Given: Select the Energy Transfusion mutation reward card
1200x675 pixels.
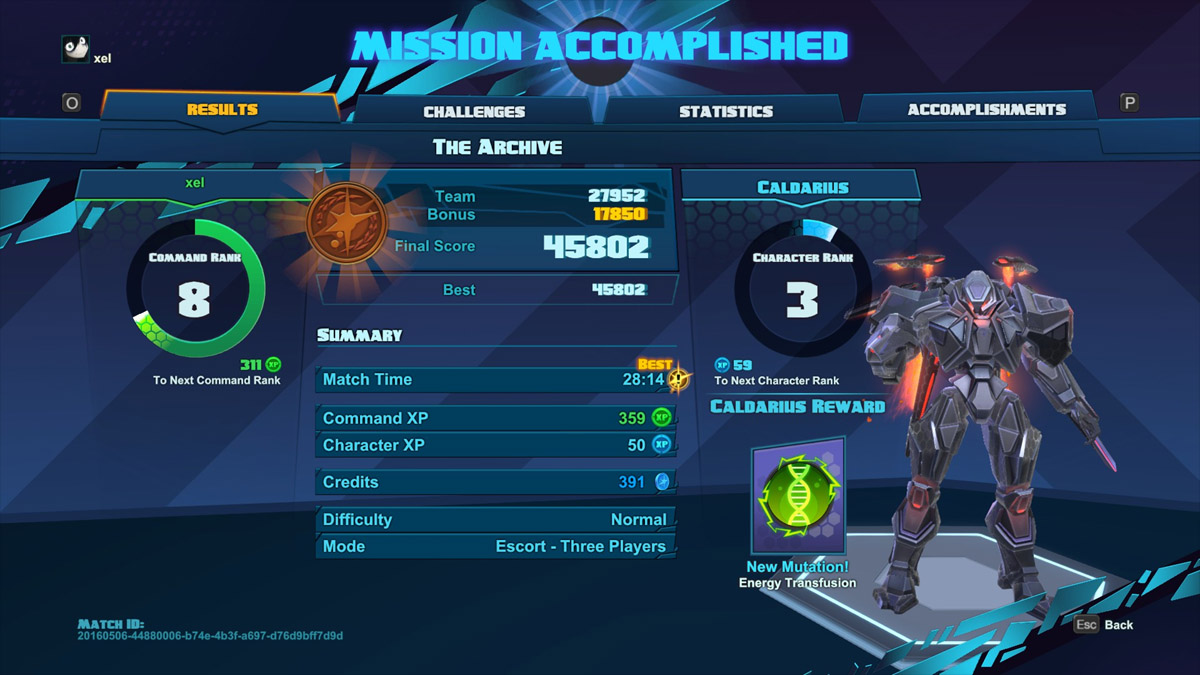Looking at the screenshot, I should point(798,496).
